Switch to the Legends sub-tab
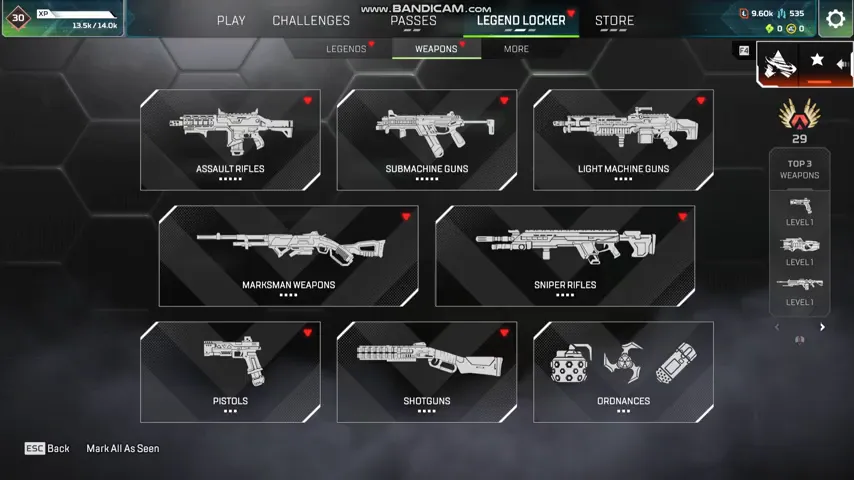 click(x=346, y=49)
